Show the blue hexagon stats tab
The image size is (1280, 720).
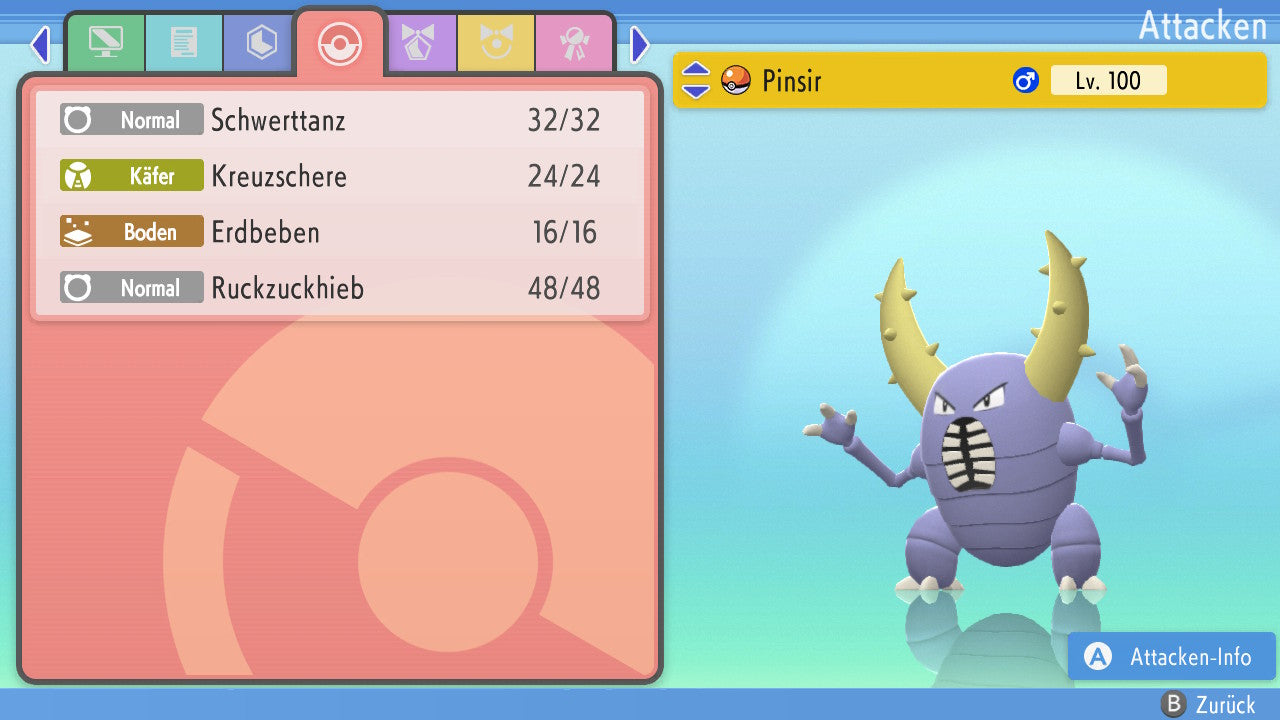[261, 42]
